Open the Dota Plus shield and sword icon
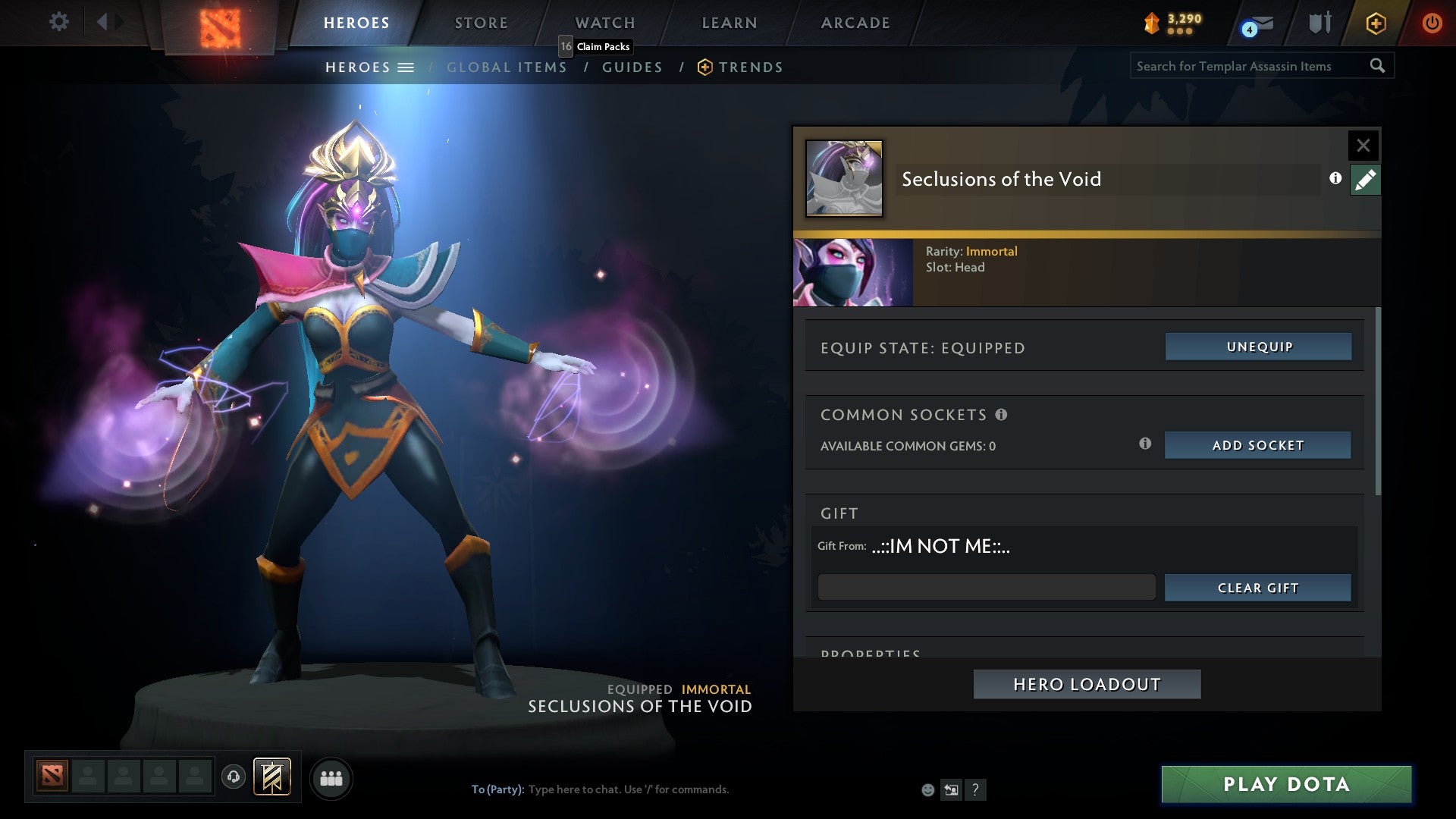The image size is (1456, 819). (1319, 22)
